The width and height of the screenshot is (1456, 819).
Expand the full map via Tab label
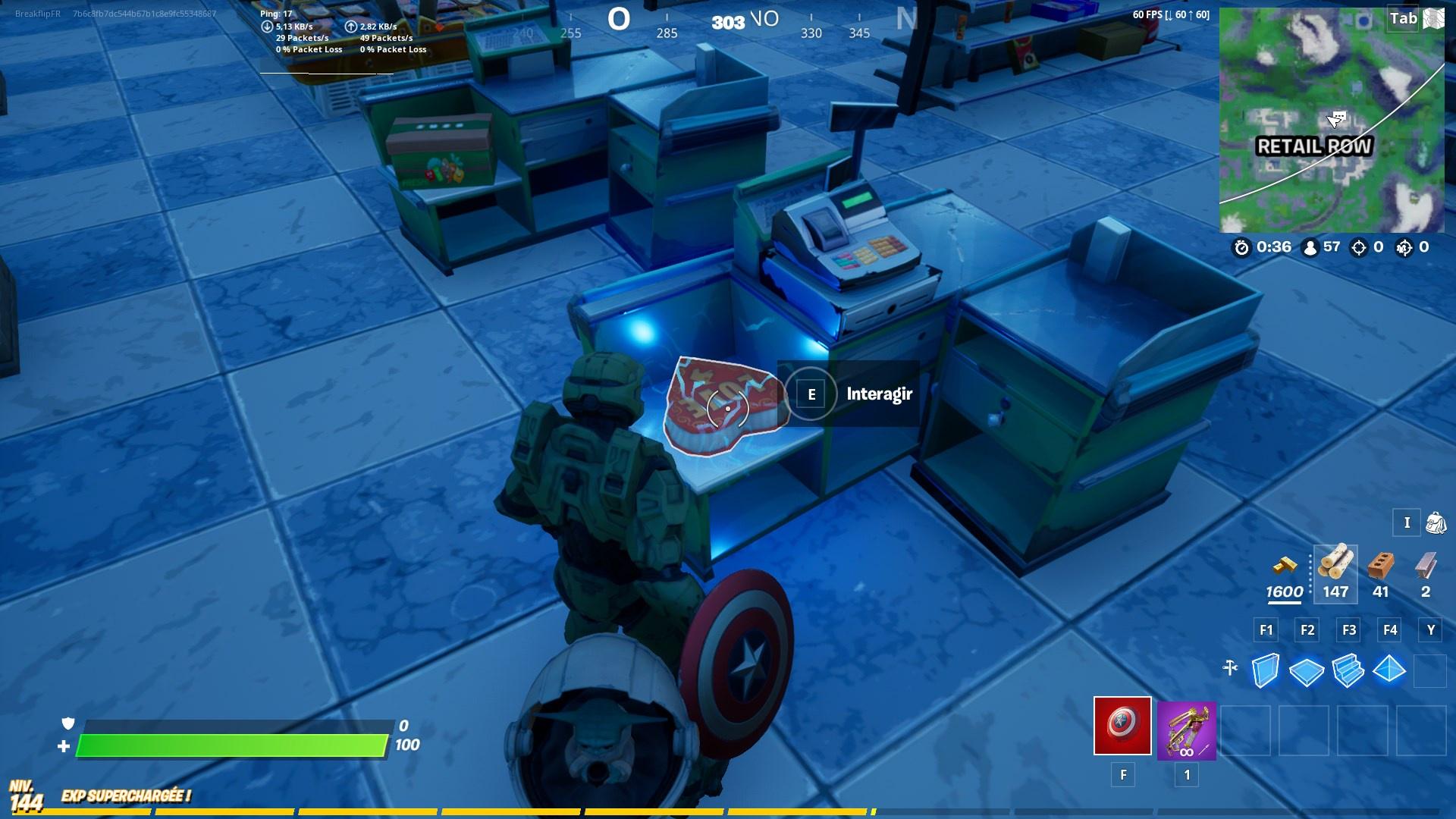pos(1401,19)
